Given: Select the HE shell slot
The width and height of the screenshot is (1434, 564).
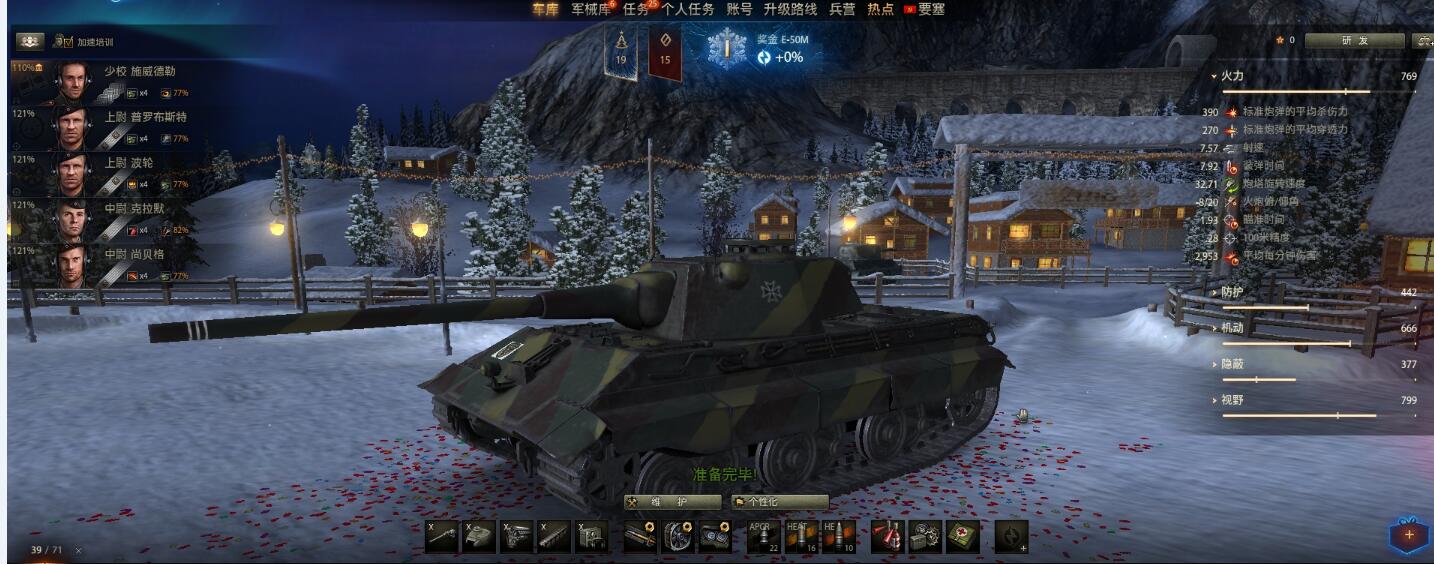Looking at the screenshot, I should (838, 536).
